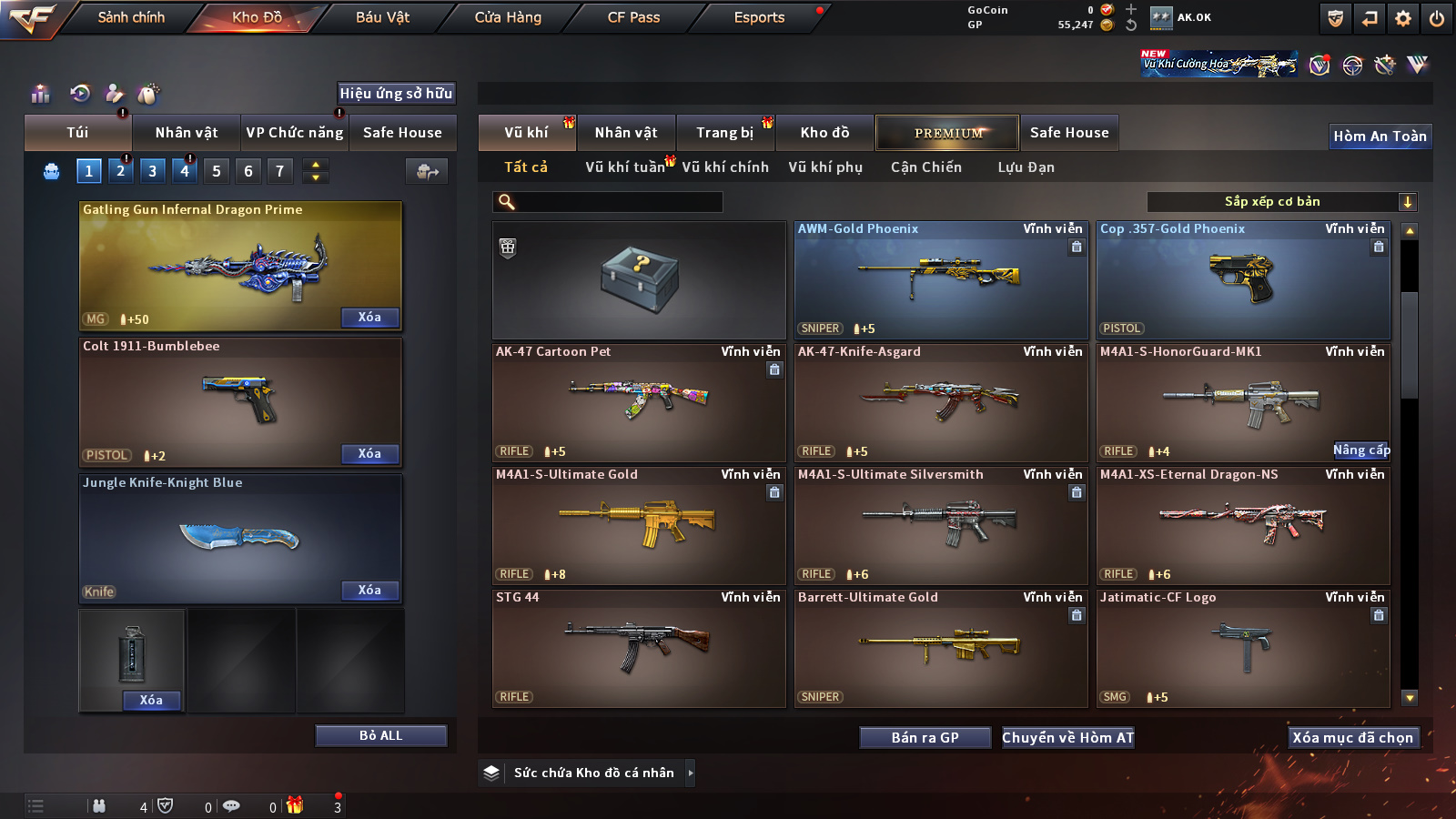Pick the Barrett-Ultimate Gold sniper

pyautogui.click(x=941, y=647)
